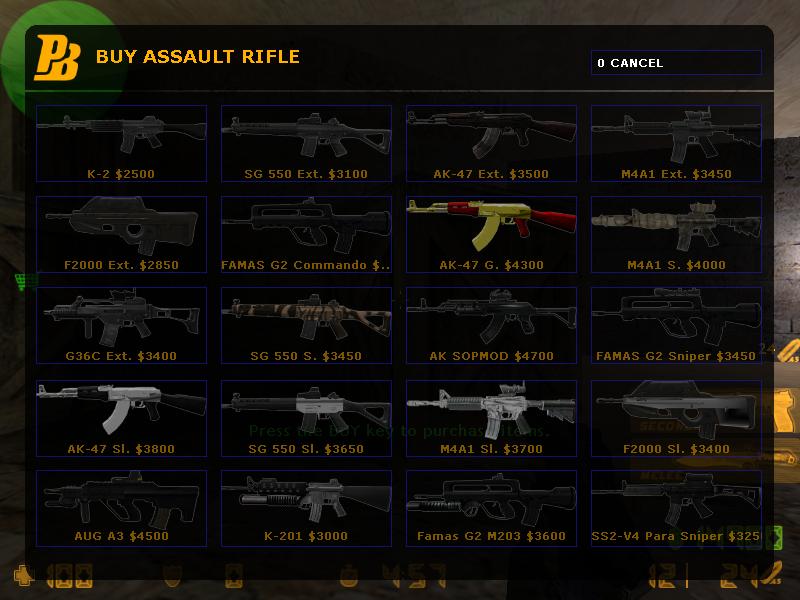Select the K-201 rifle for $3000
Viewport: 800px width, 600px height.
click(x=306, y=508)
